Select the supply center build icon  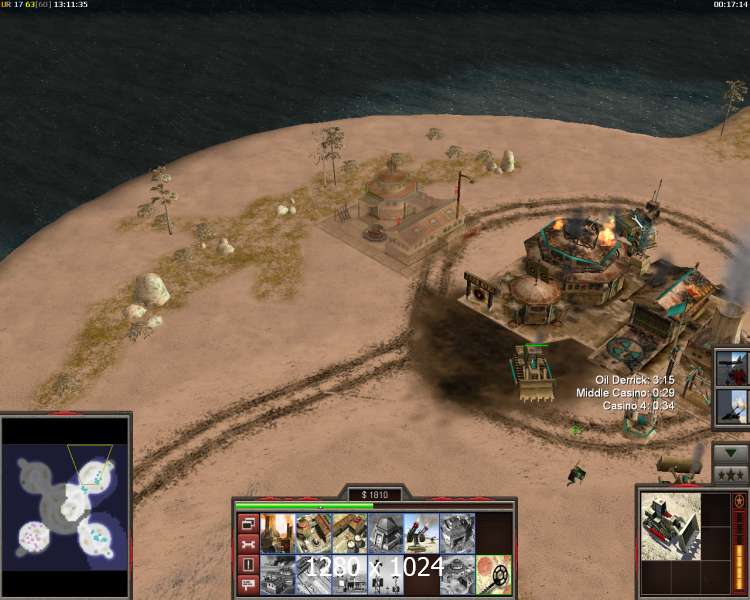click(x=348, y=532)
